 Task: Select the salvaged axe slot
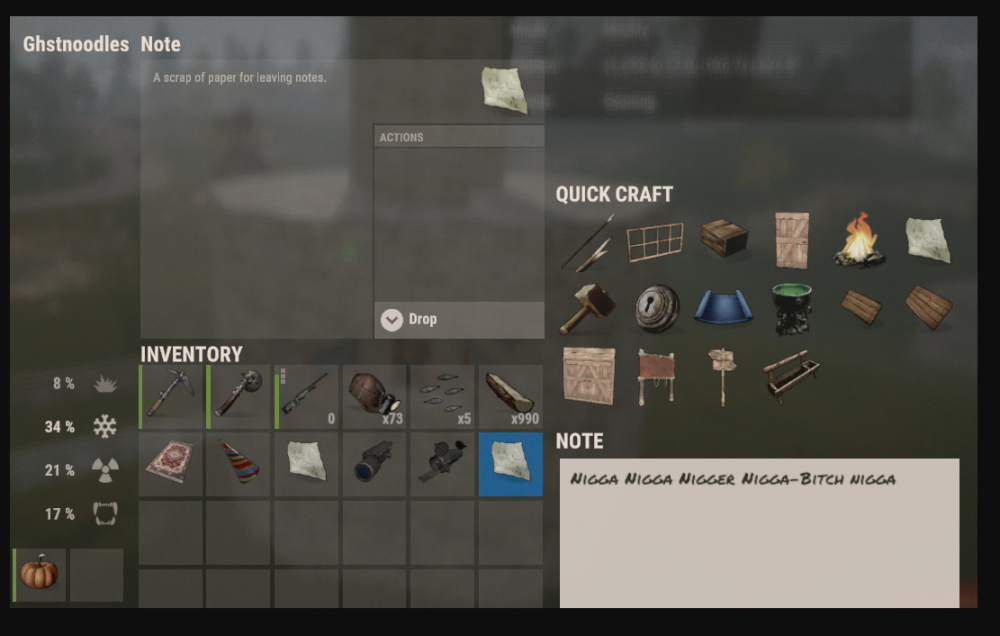click(x=240, y=396)
